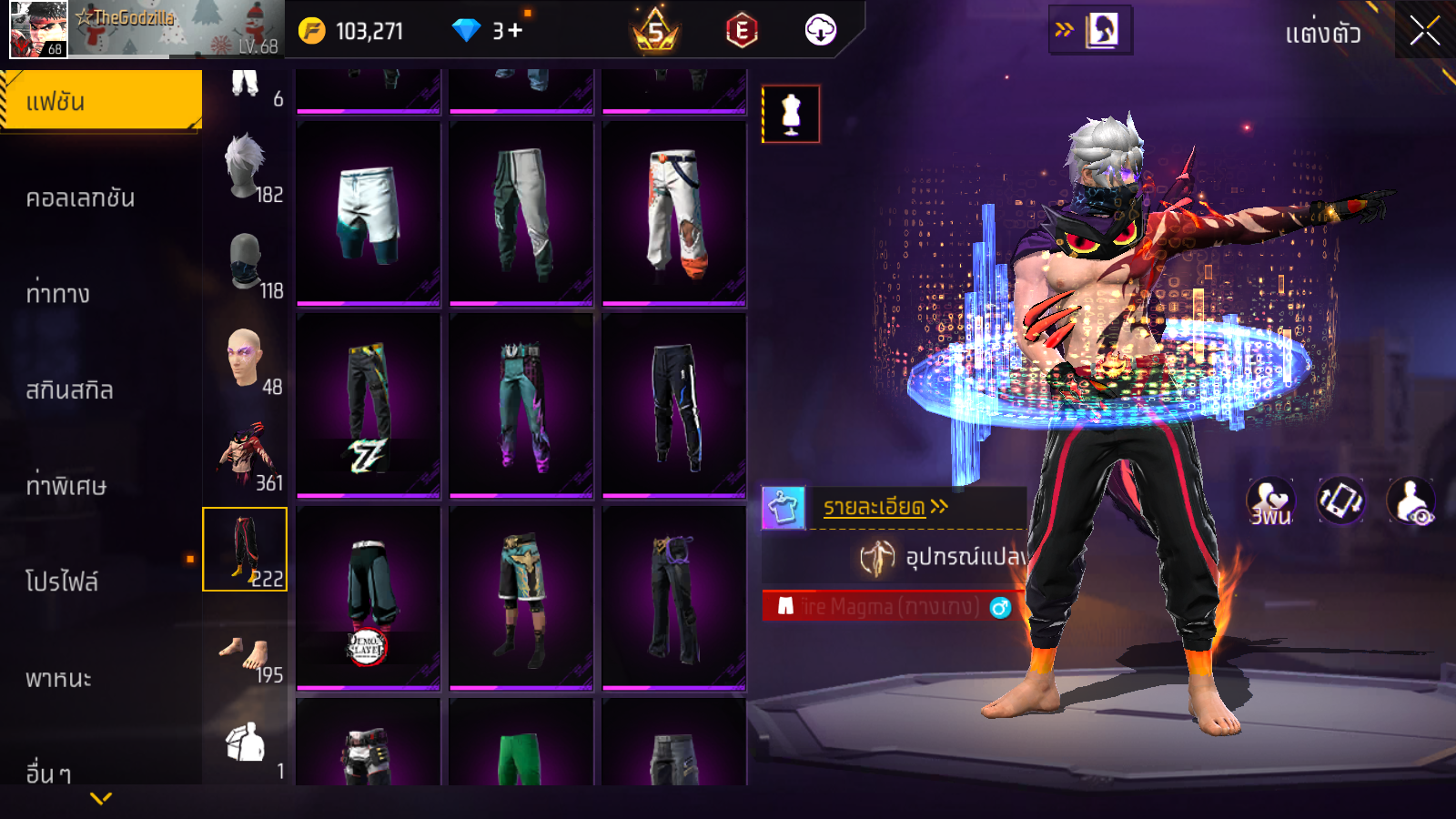Switch to the คอลเลกชัน collection tab
Screen dimensions: 1456x819
point(81,197)
